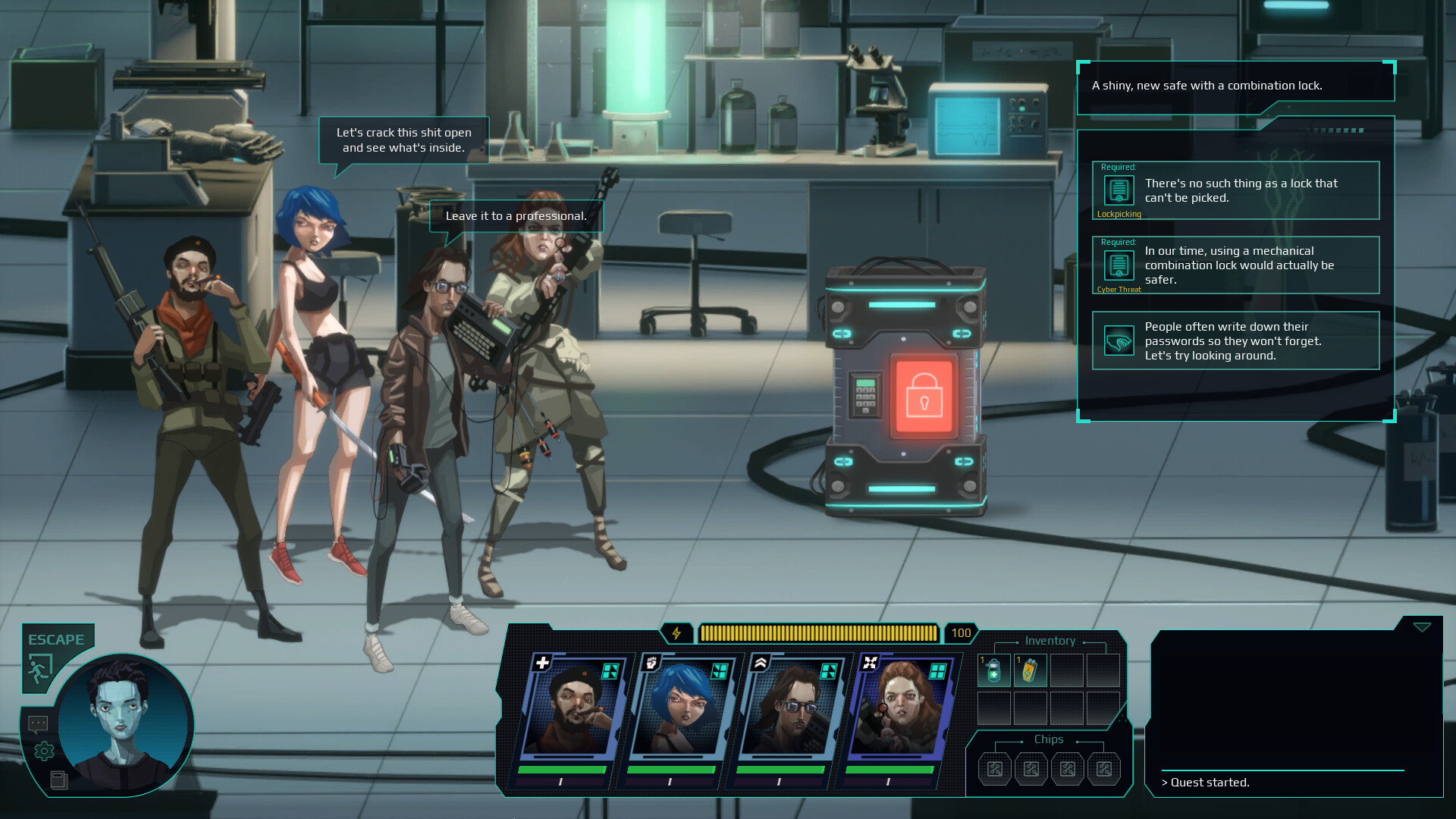Choose the Lockpicking option to pick the lock
This screenshot has height=819, width=1456.
tap(1235, 190)
